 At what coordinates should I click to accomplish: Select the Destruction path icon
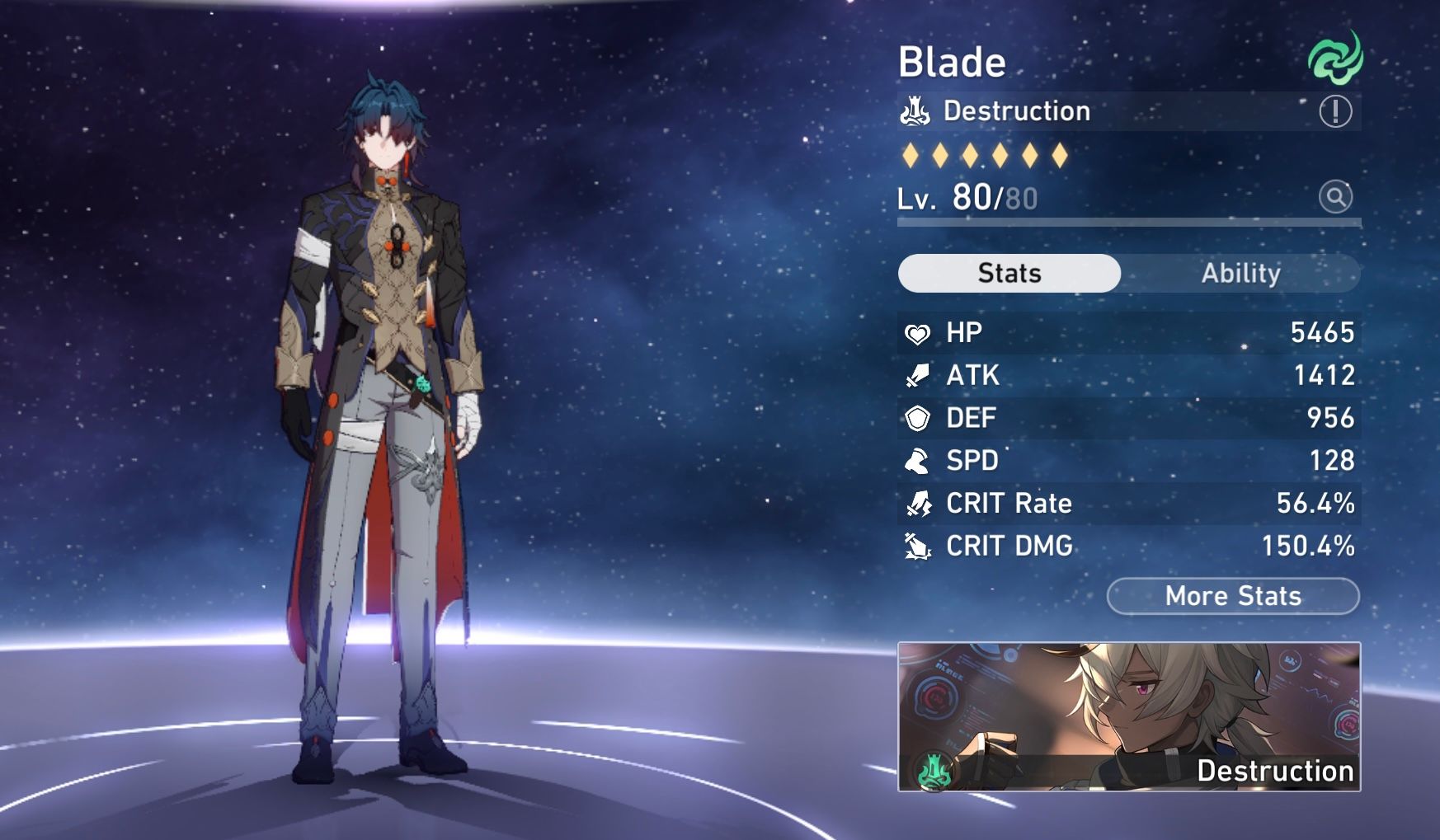[916, 110]
